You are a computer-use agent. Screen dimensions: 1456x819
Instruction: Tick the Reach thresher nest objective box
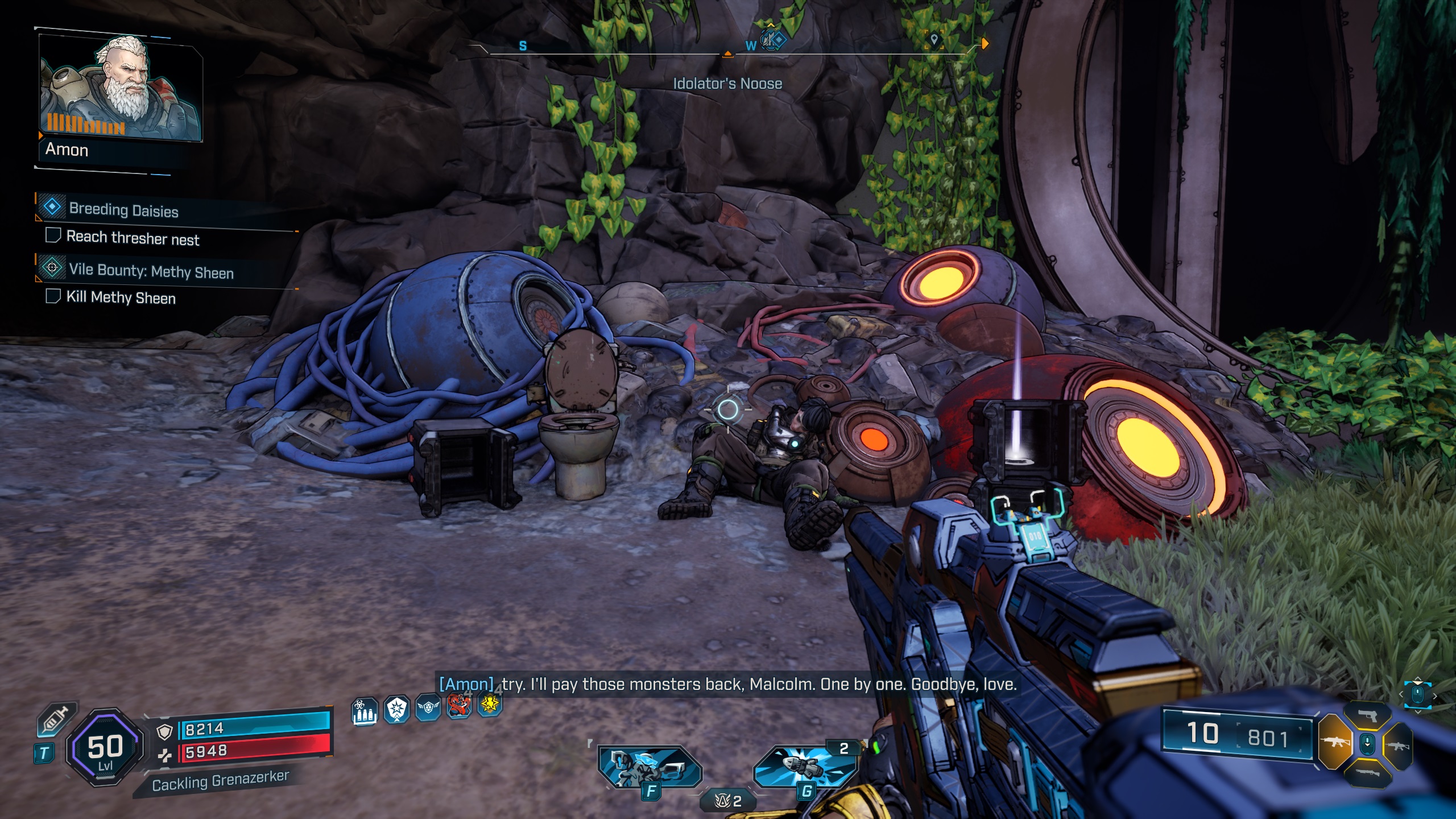pos(53,235)
